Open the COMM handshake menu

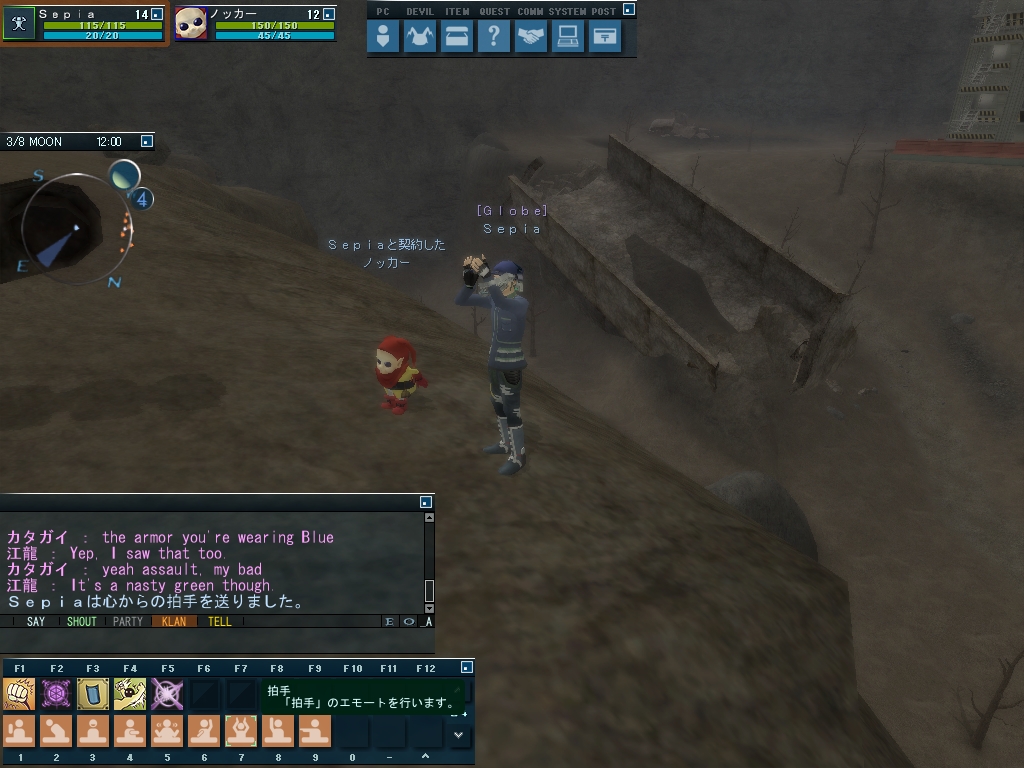(531, 37)
